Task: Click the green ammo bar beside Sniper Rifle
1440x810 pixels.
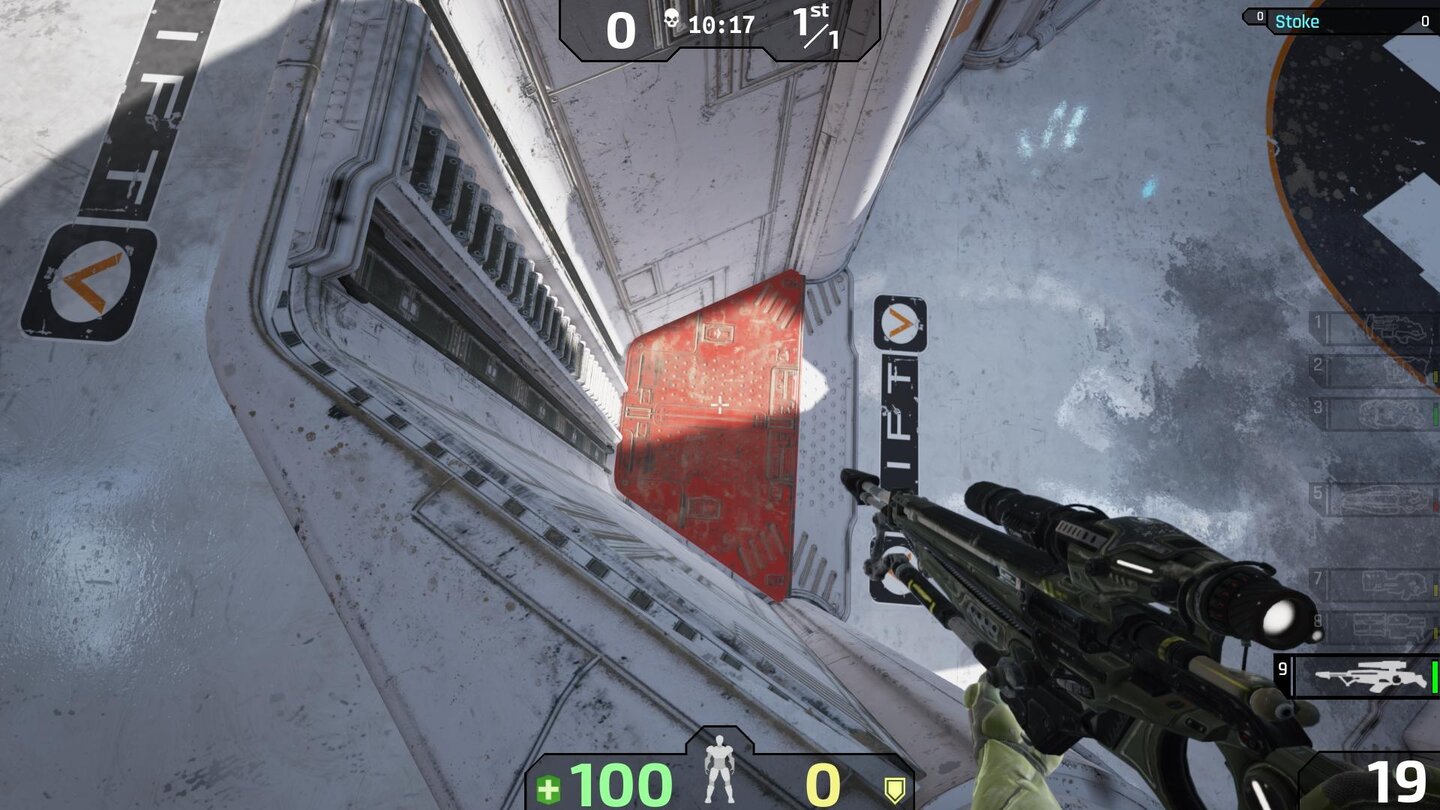Action: tap(1434, 676)
